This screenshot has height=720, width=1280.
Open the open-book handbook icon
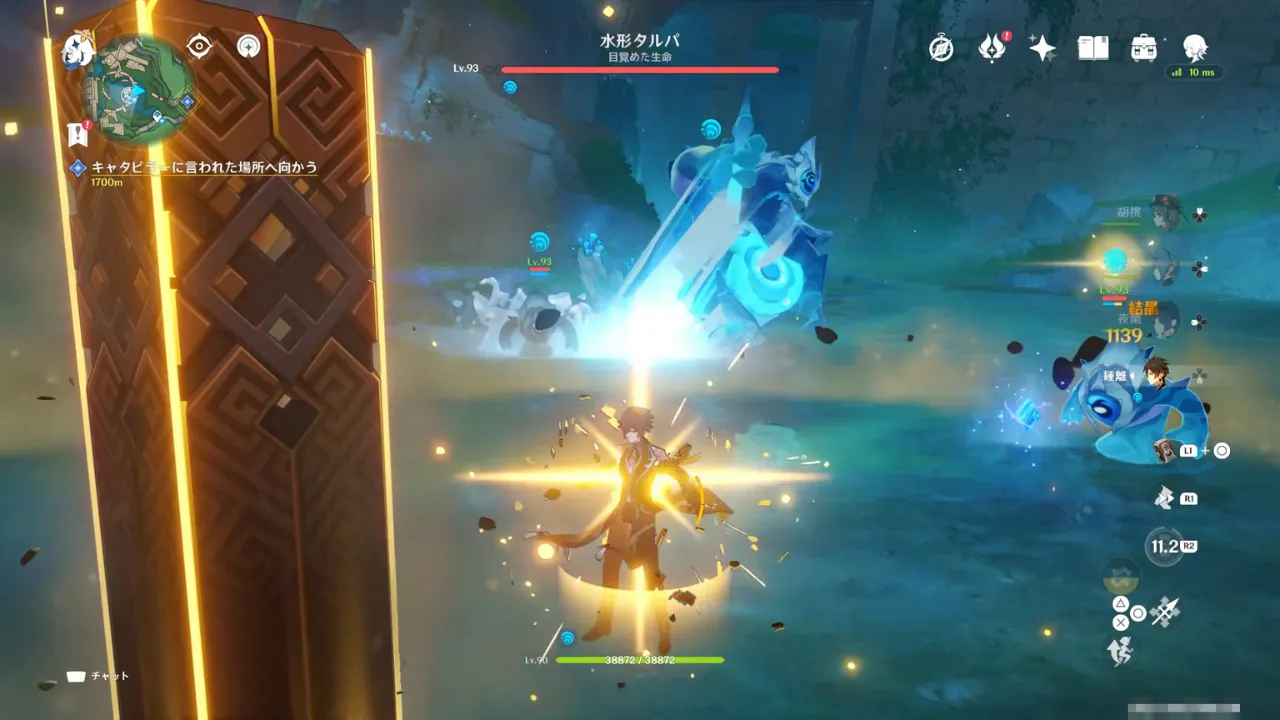coord(1092,48)
